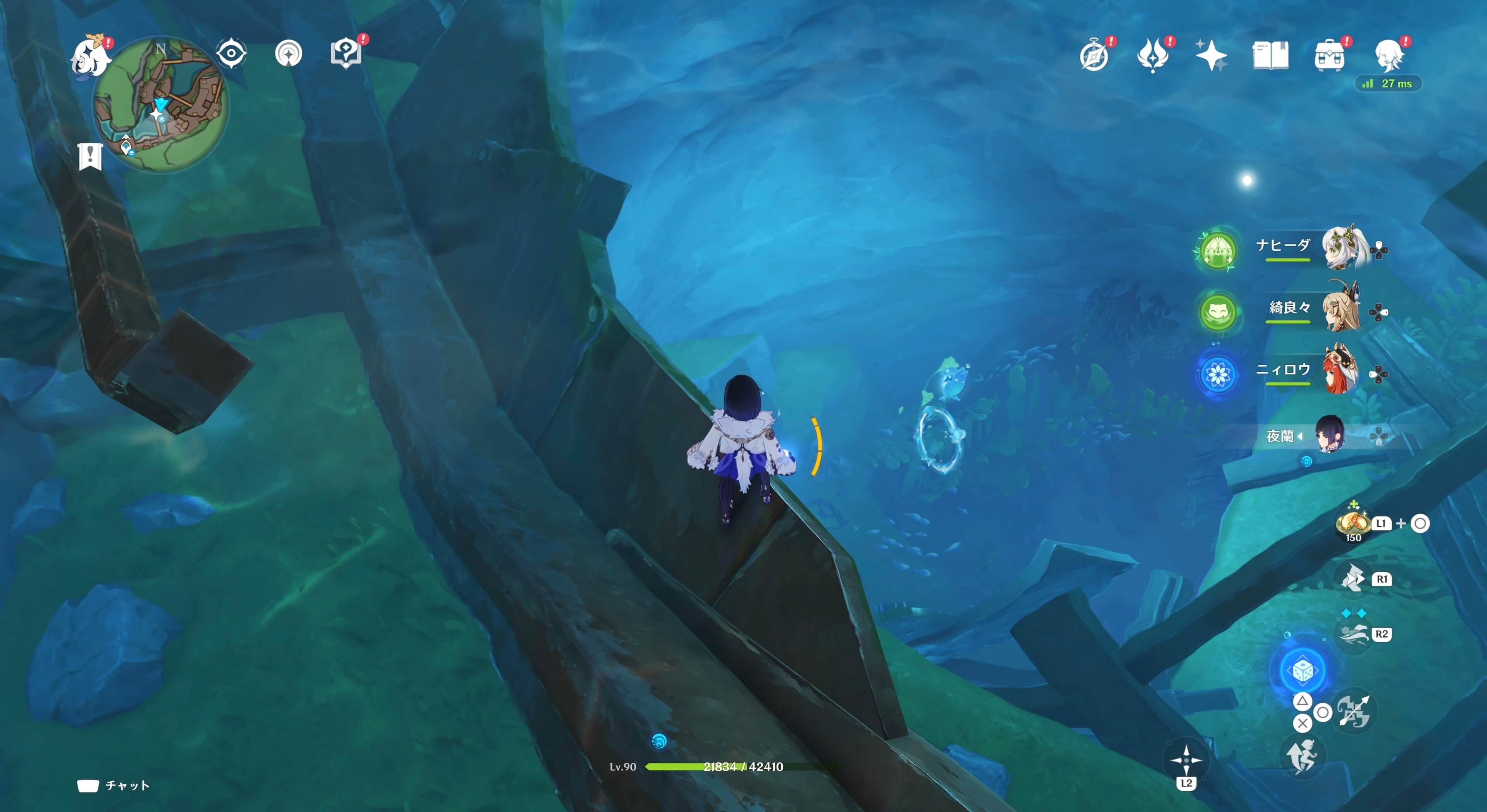This screenshot has height=812, width=1487.
Task: Activate the sprint dash icon
Action: 1354,634
